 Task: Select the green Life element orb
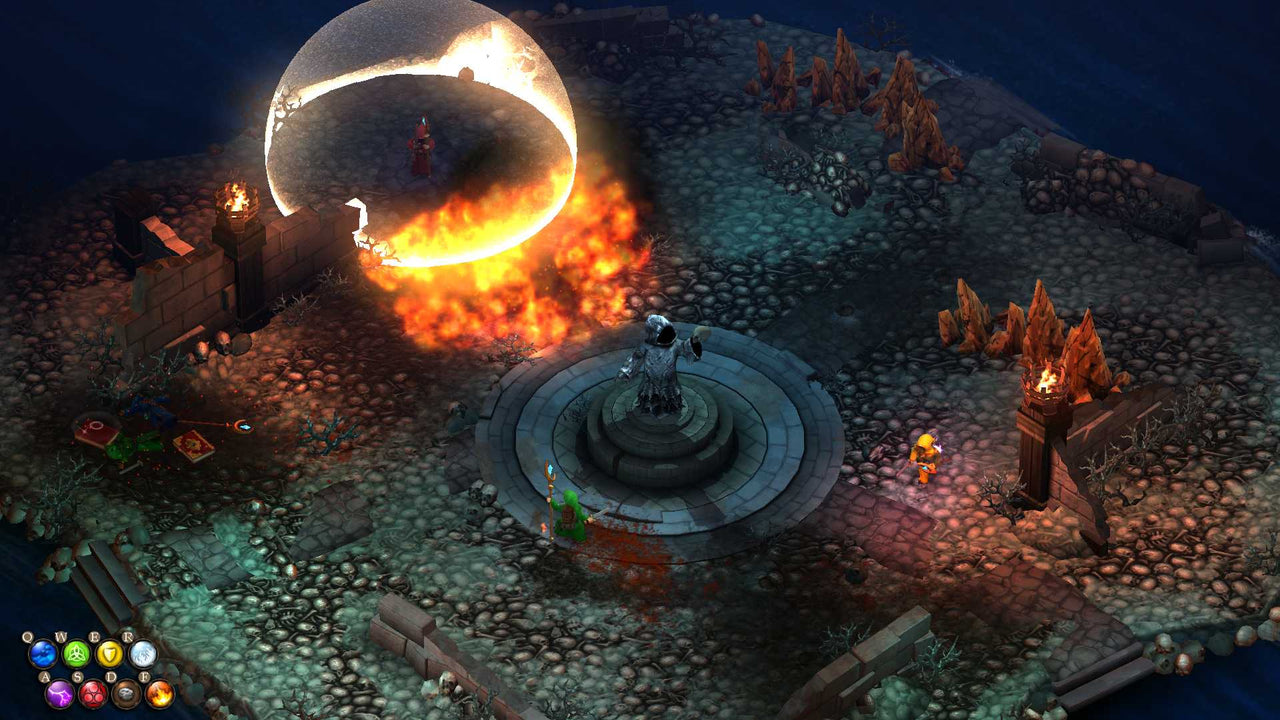tap(77, 653)
